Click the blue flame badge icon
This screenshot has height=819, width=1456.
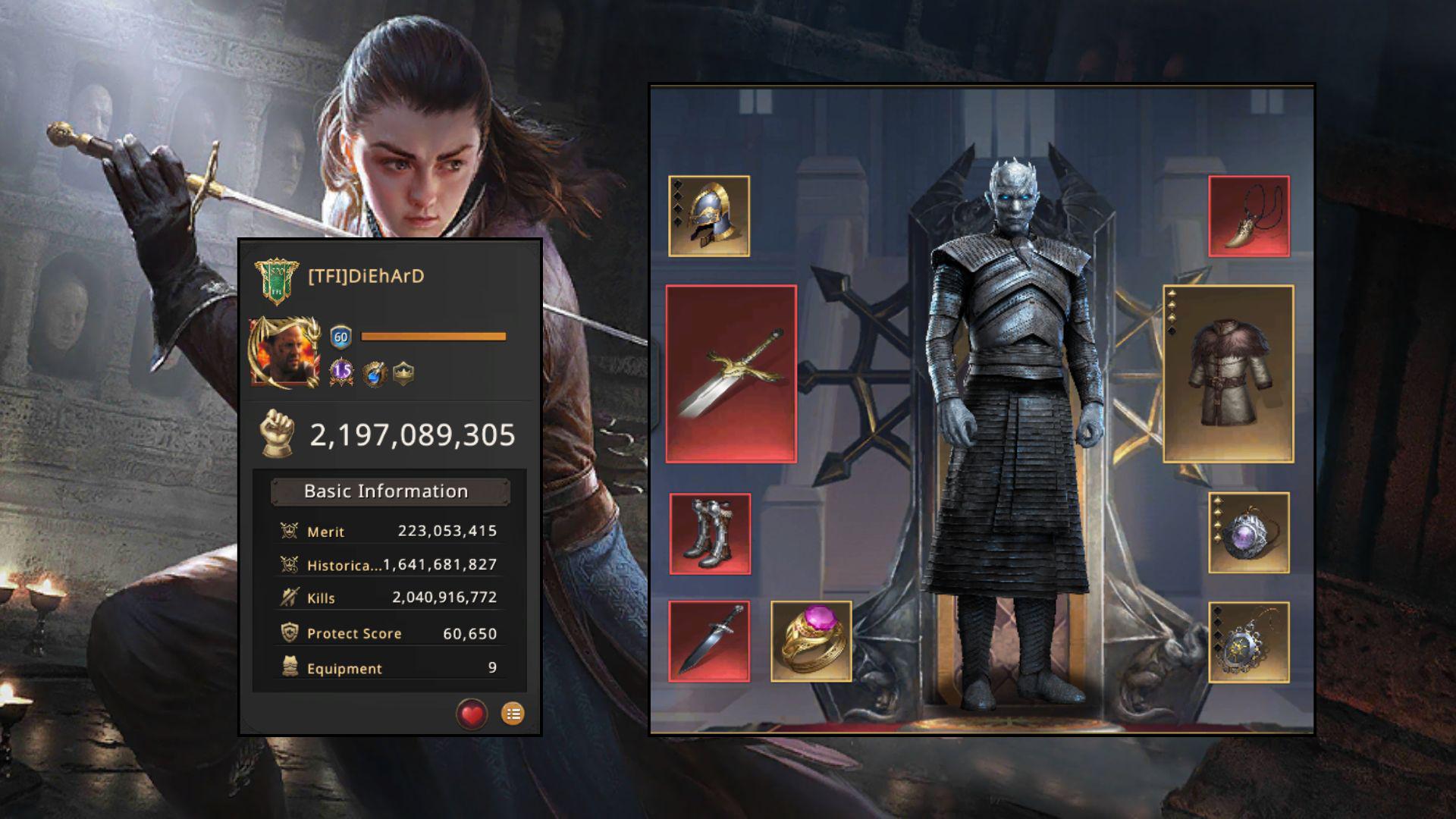pyautogui.click(x=374, y=373)
